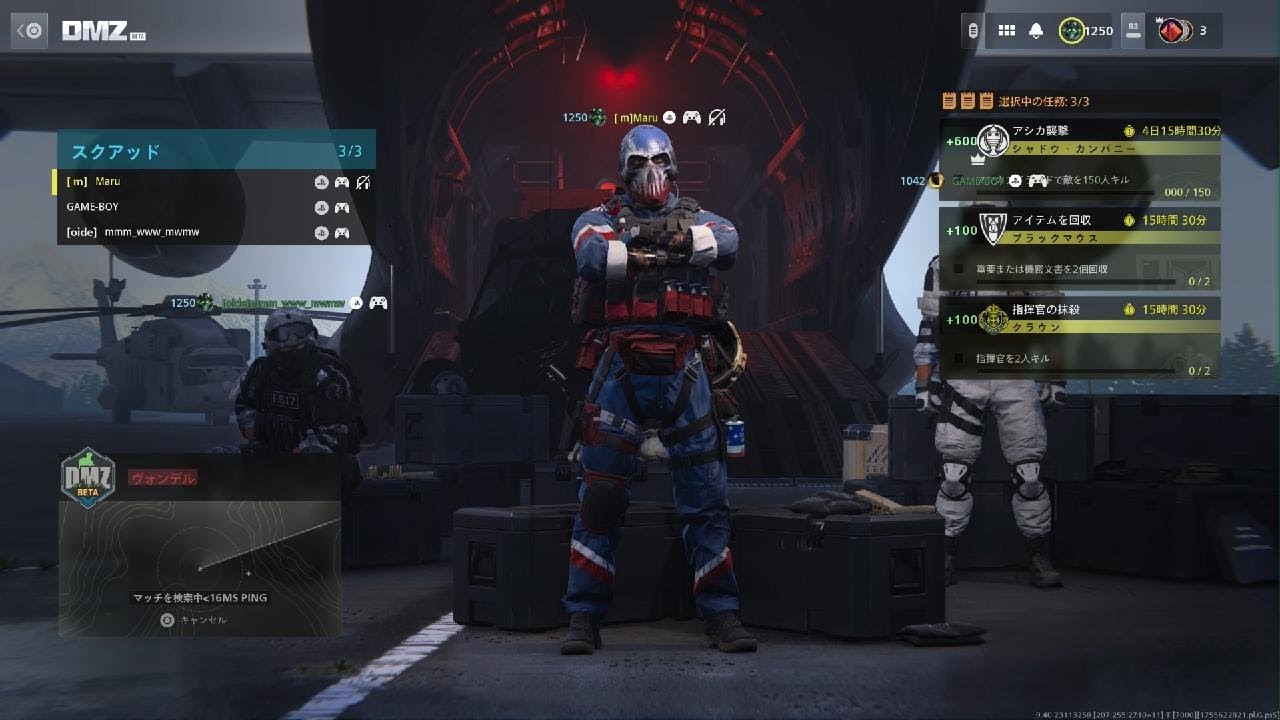Click the DMZ Beta badge emblem

pos(88,478)
